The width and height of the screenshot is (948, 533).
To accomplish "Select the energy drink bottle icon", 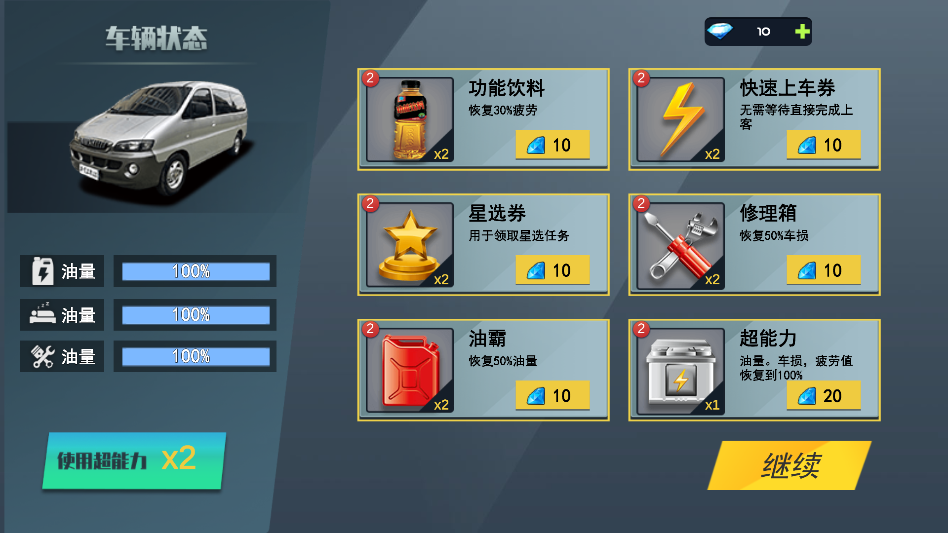I will 410,120.
